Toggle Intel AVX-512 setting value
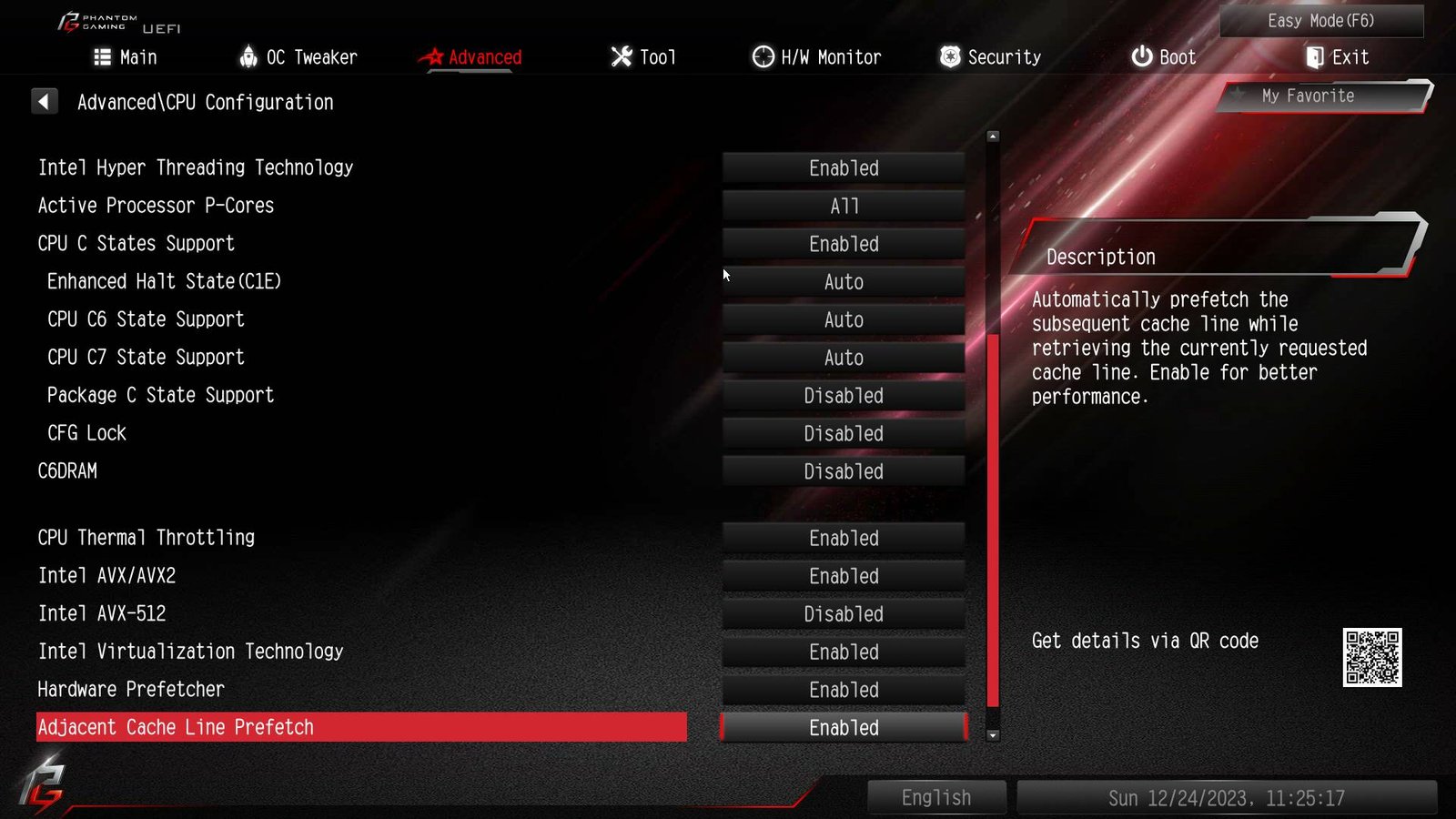 coord(844,614)
